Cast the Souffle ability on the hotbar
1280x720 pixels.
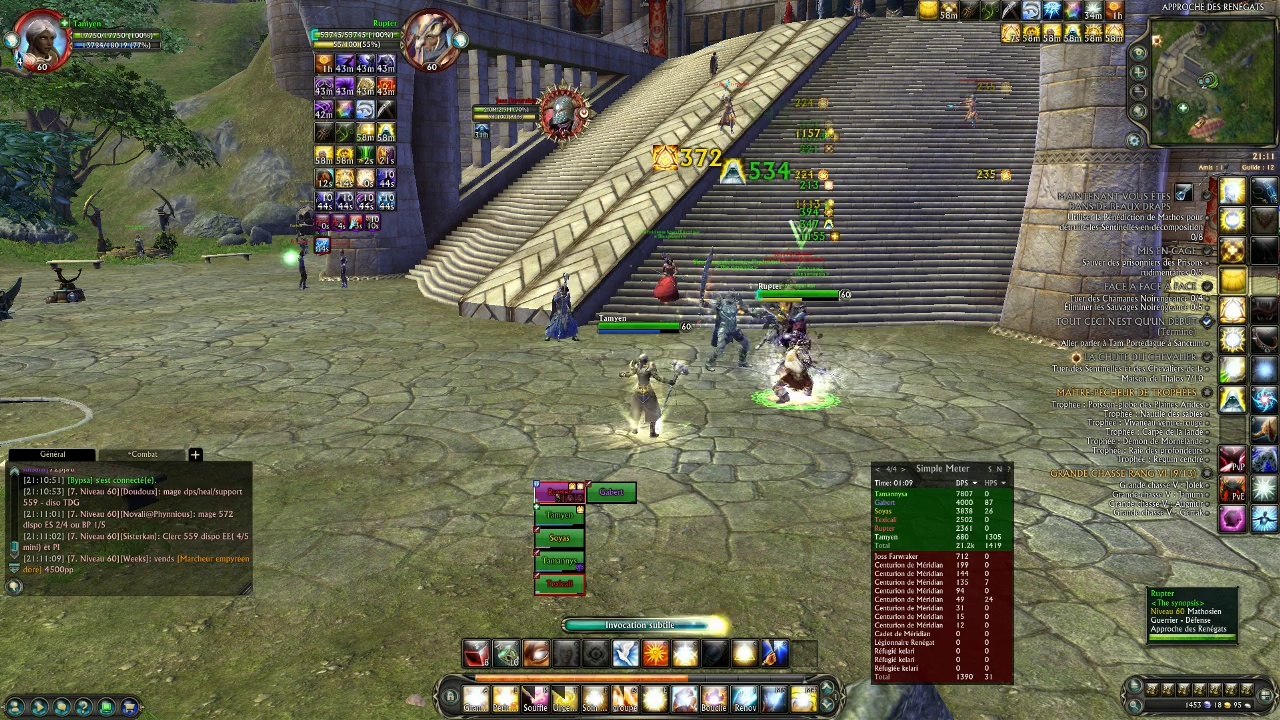tap(535, 699)
